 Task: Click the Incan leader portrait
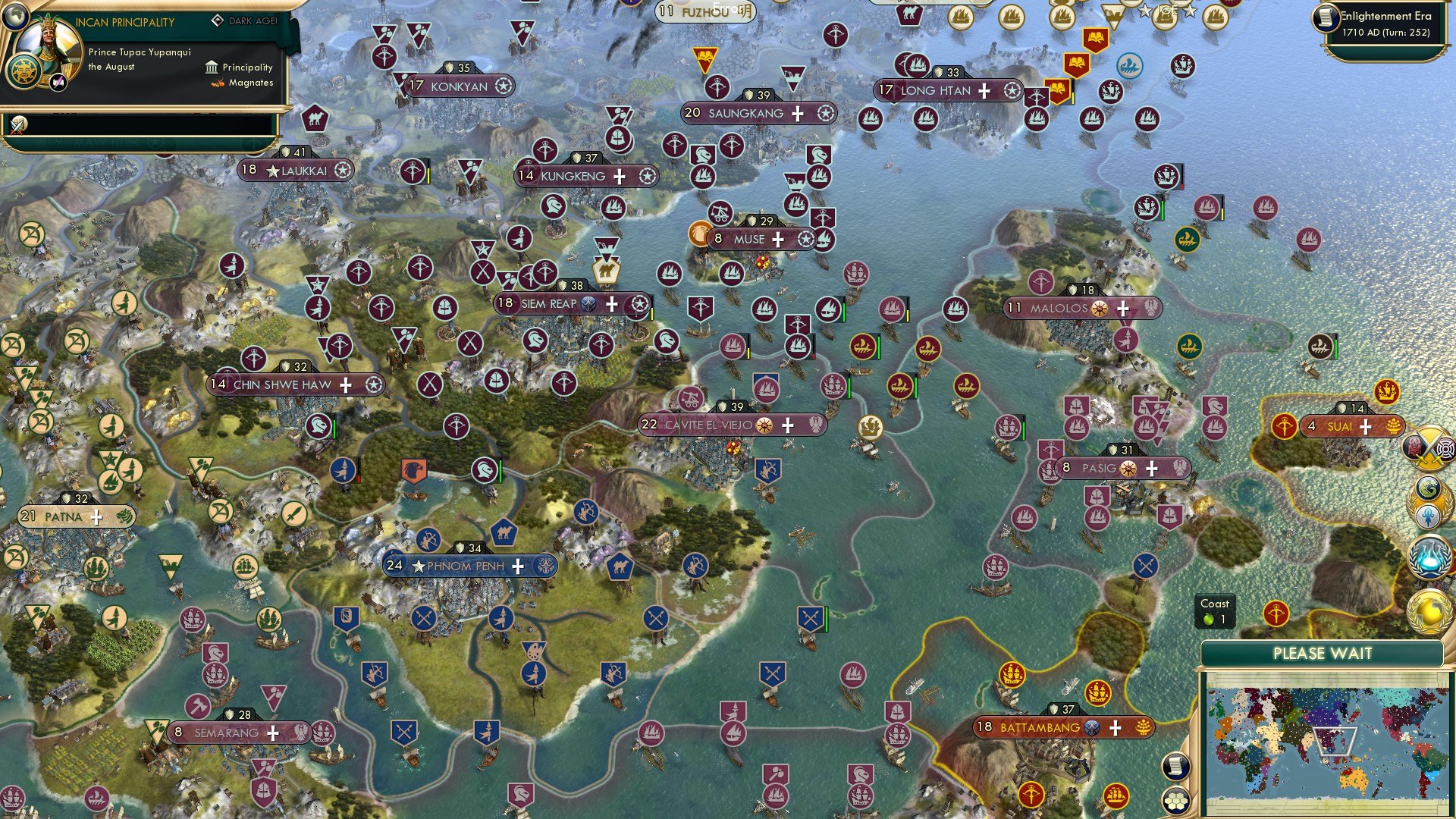point(49,44)
